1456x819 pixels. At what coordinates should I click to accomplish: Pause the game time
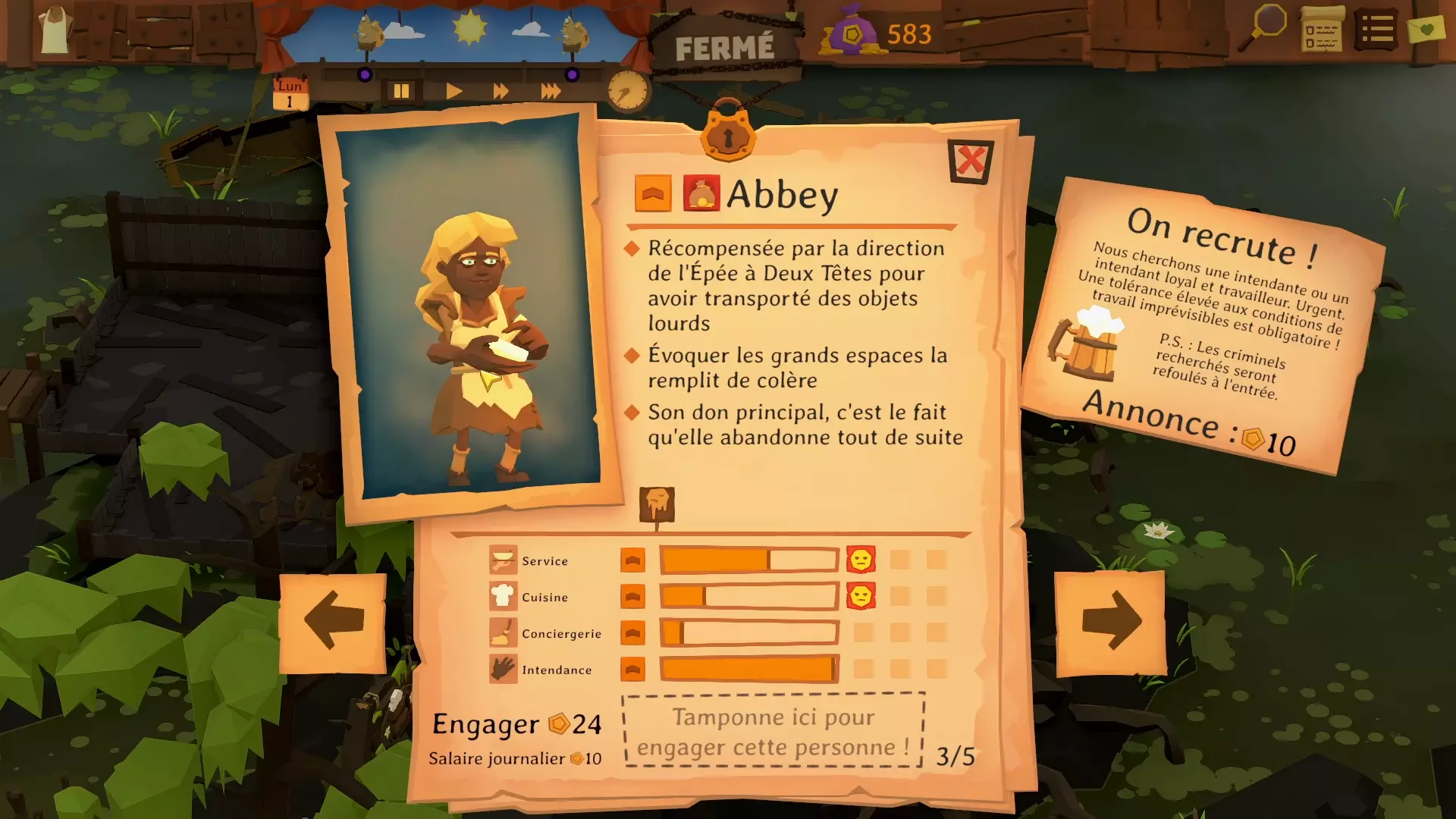pyautogui.click(x=401, y=92)
